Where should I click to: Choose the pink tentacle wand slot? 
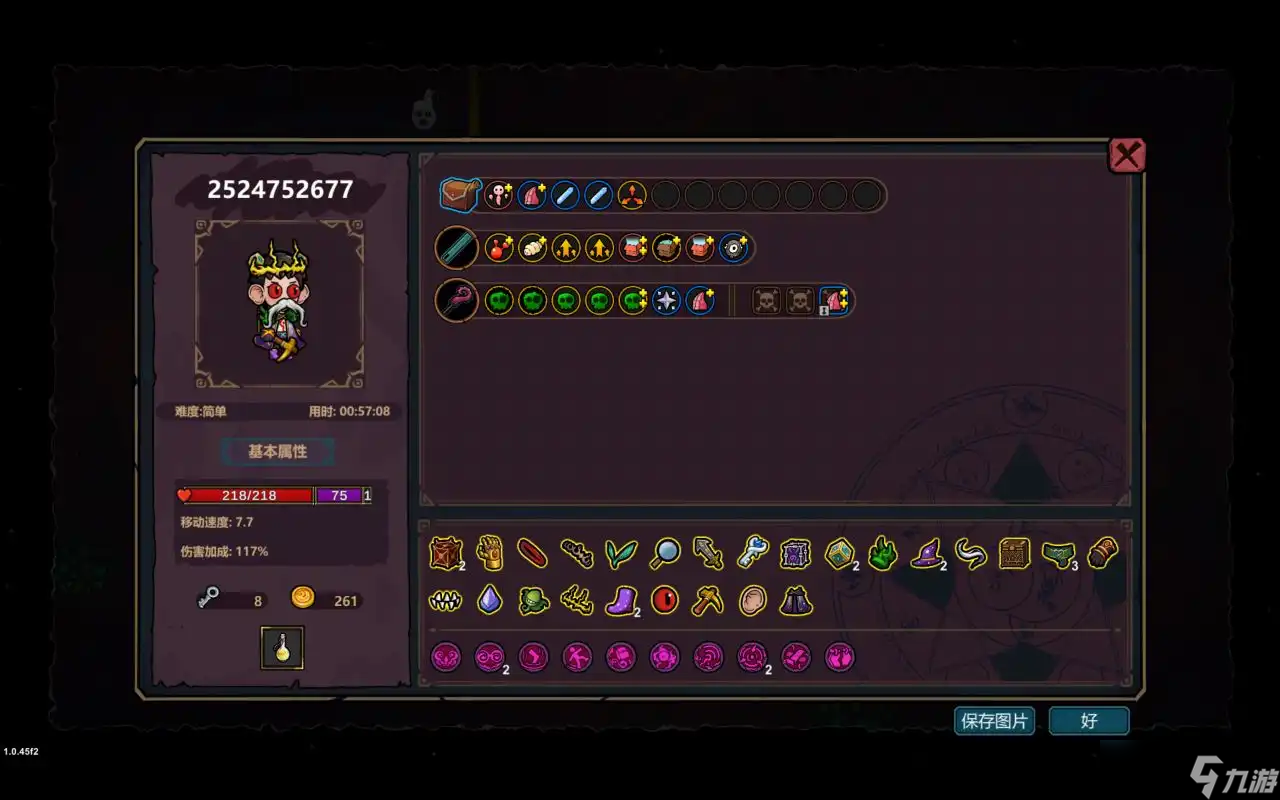tap(458, 300)
